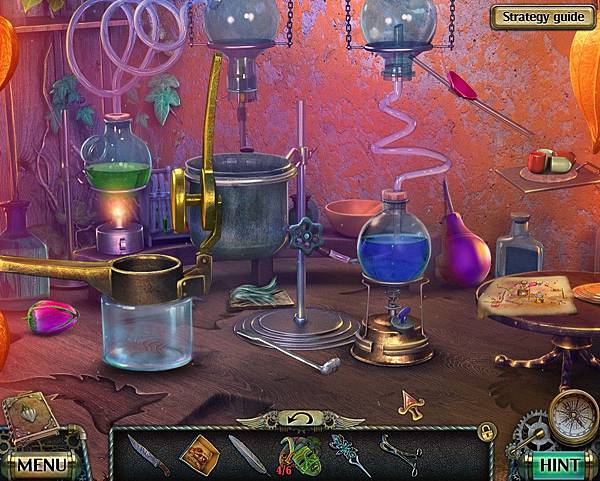Image resolution: width=600 pixels, height=481 pixels.
Task: Use the HINT button
Action: (558, 464)
